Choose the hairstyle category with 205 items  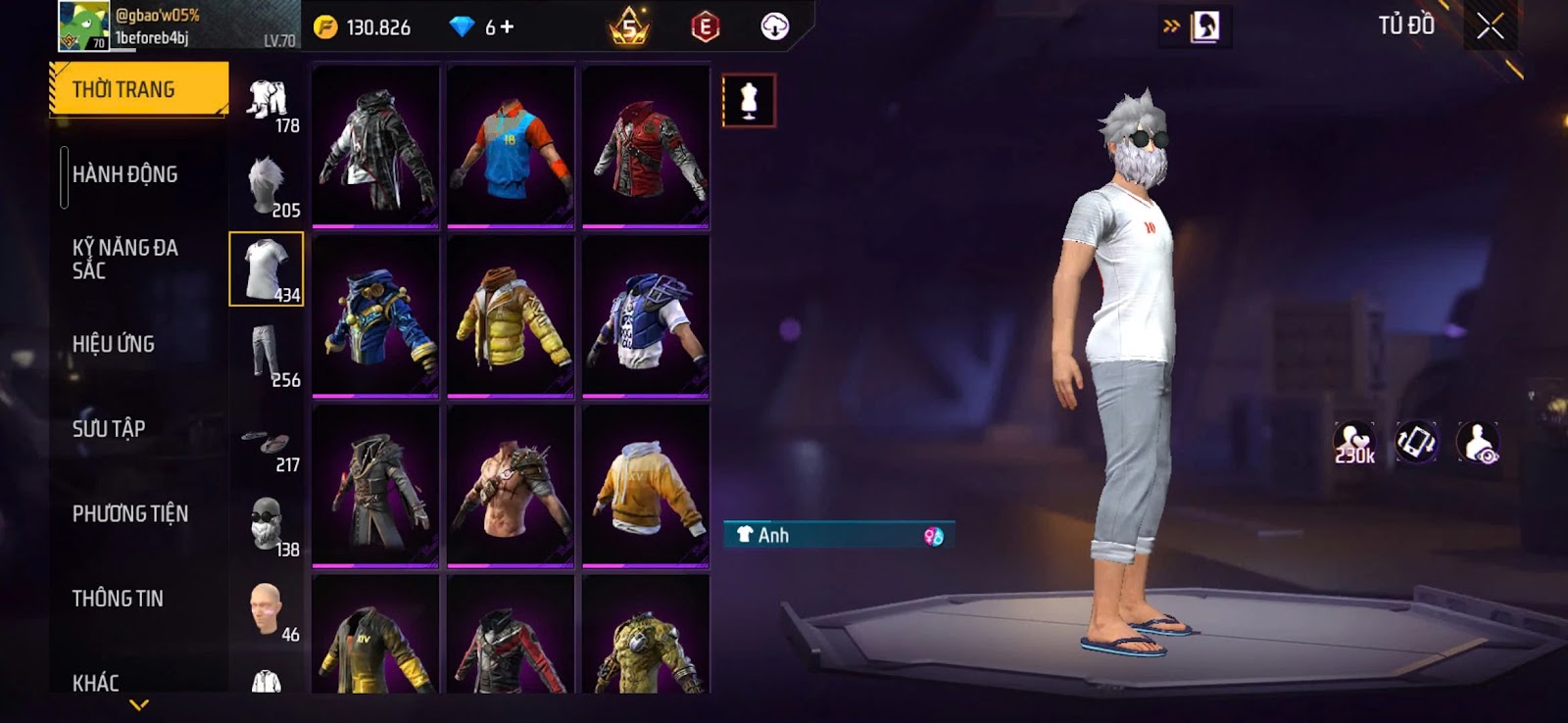[267, 186]
